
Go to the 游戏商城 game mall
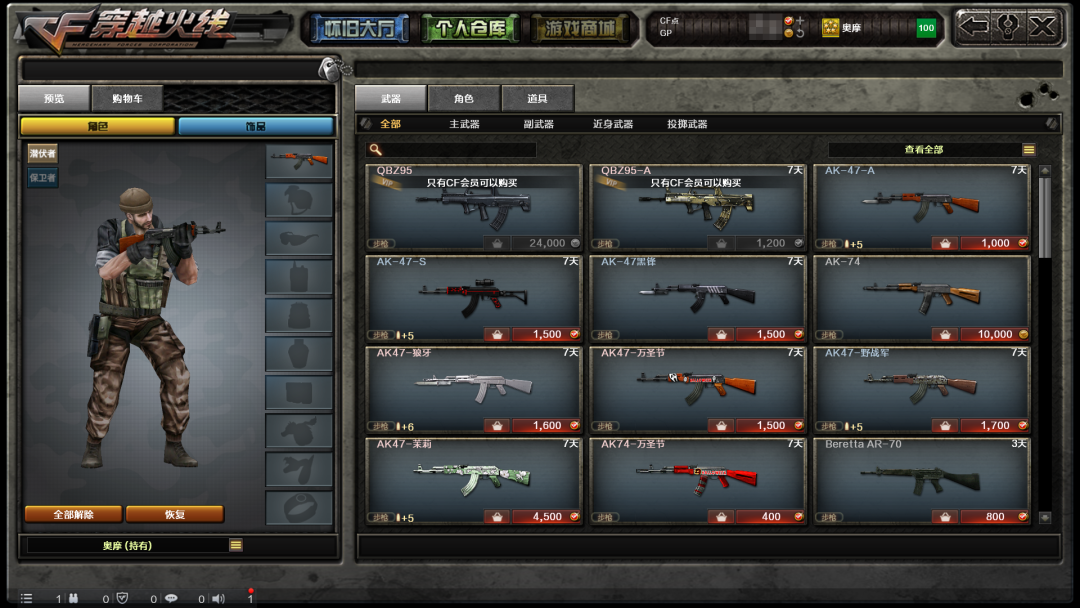[x=580, y=28]
